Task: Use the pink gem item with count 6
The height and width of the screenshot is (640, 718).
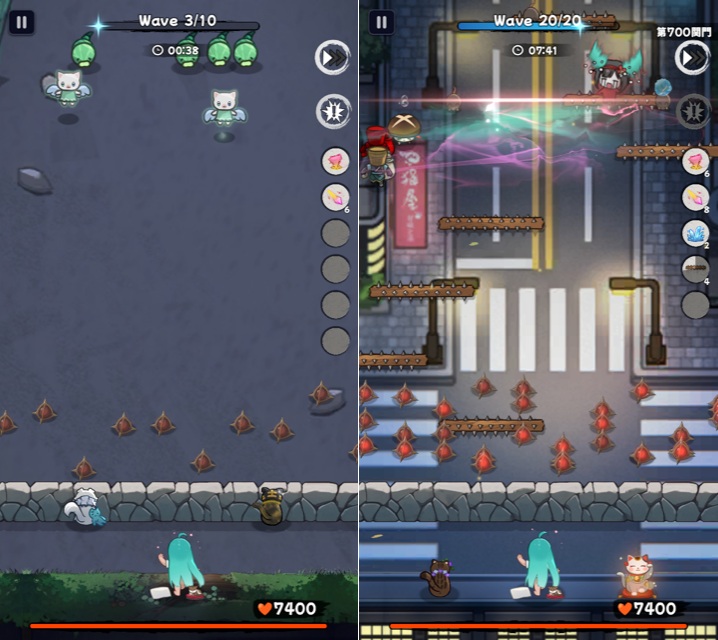Action: coord(695,161)
